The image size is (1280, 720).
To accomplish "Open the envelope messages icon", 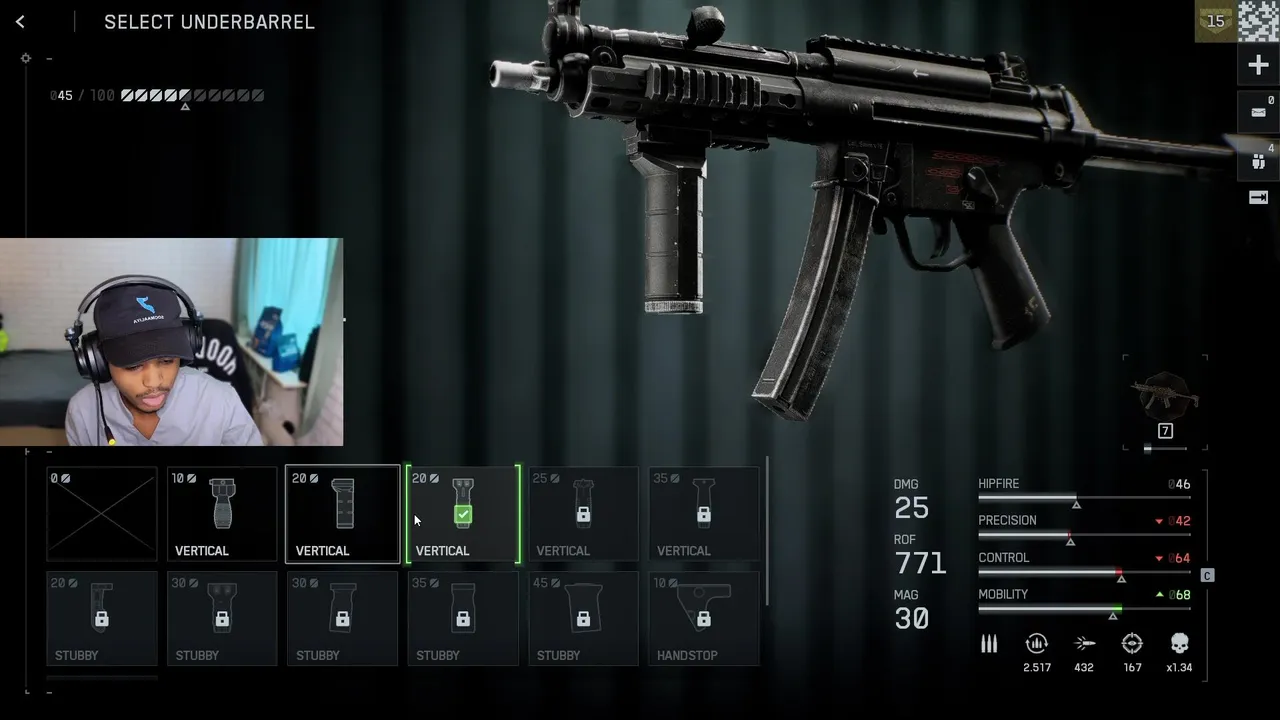I will coord(1258,112).
